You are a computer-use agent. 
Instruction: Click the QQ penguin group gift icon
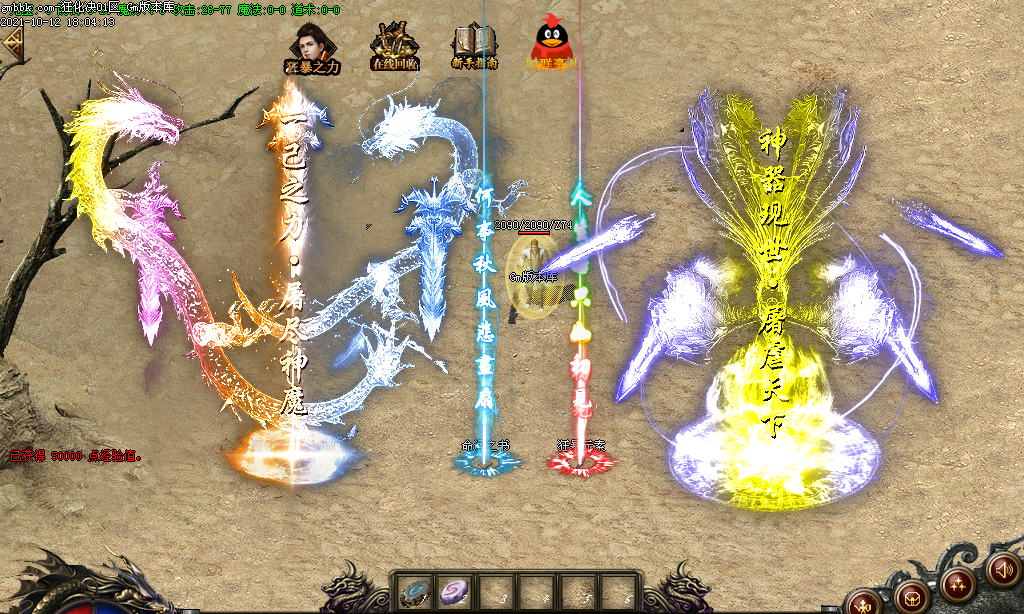coord(552,45)
